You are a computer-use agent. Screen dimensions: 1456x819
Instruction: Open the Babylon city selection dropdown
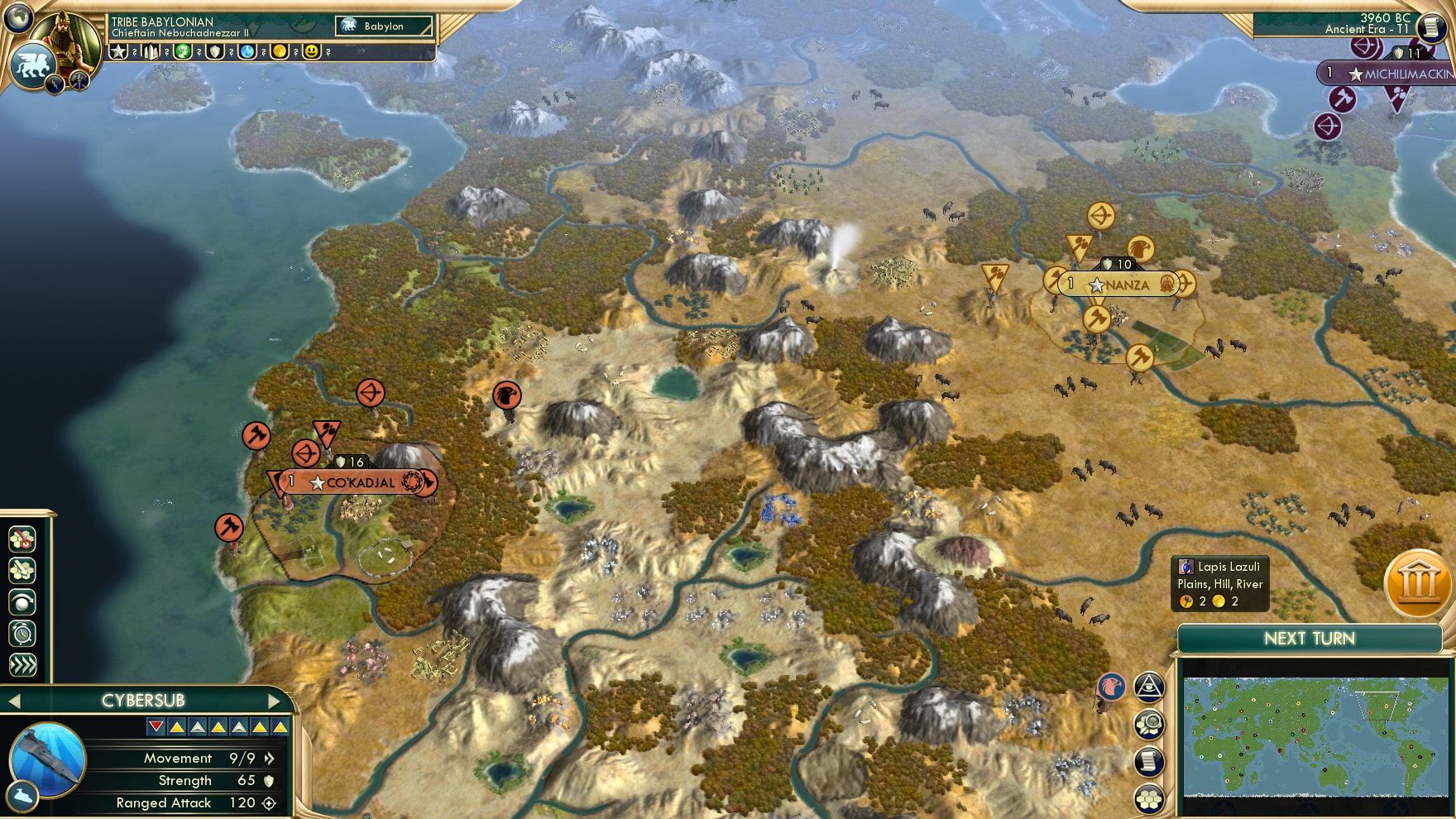click(x=385, y=26)
